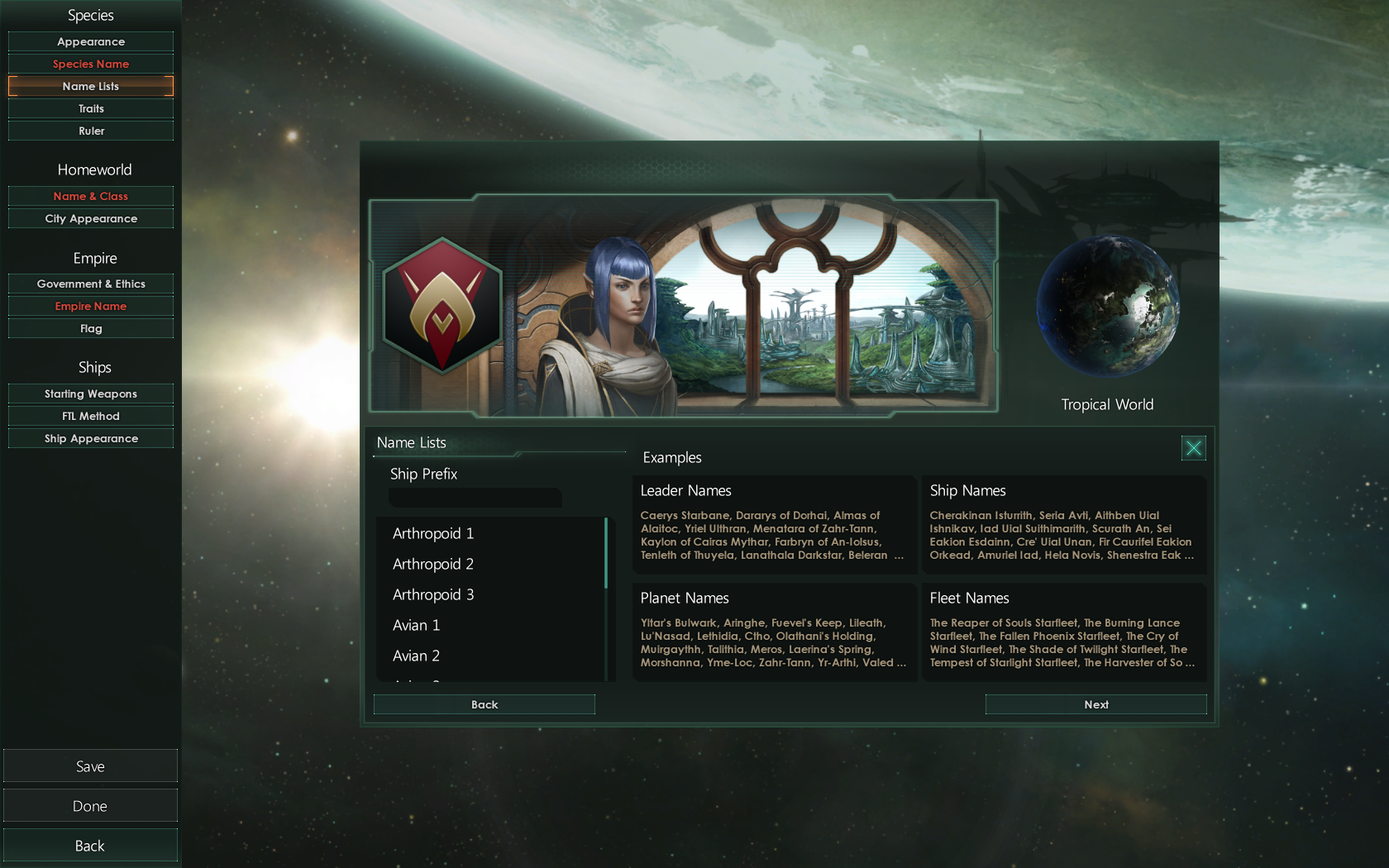Choose Starting Weapons
1389x868 pixels.
(x=90, y=393)
